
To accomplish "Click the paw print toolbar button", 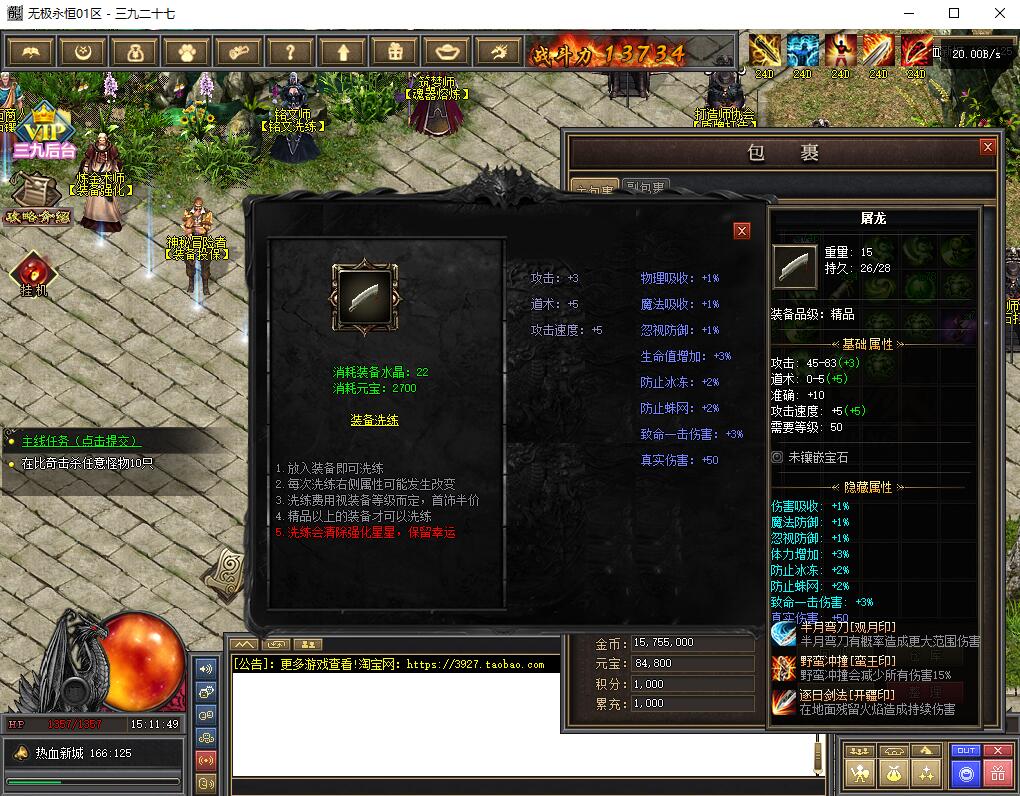I will (186, 51).
